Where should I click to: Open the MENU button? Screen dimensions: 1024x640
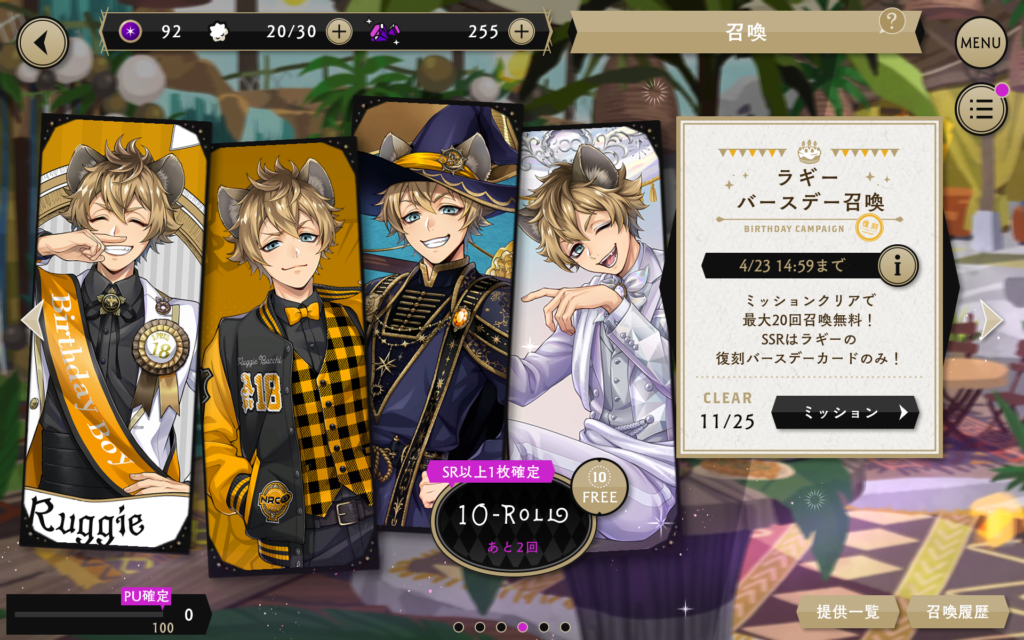(x=980, y=43)
